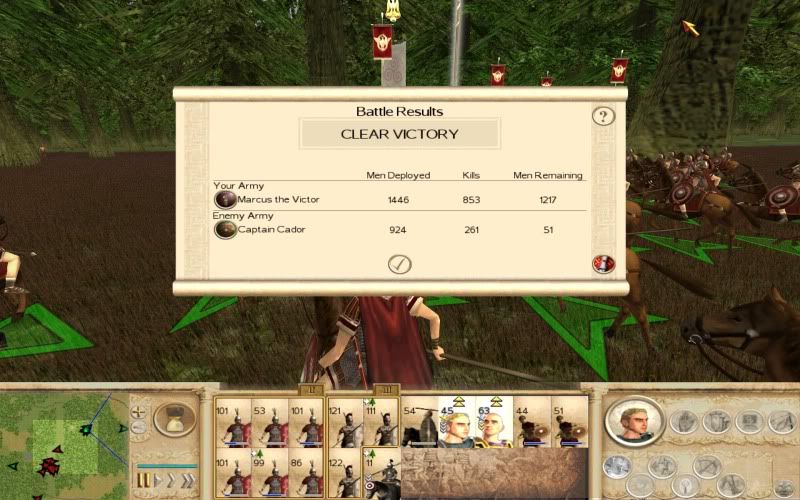Select Marcus the Victor's portrait icon

225,199
